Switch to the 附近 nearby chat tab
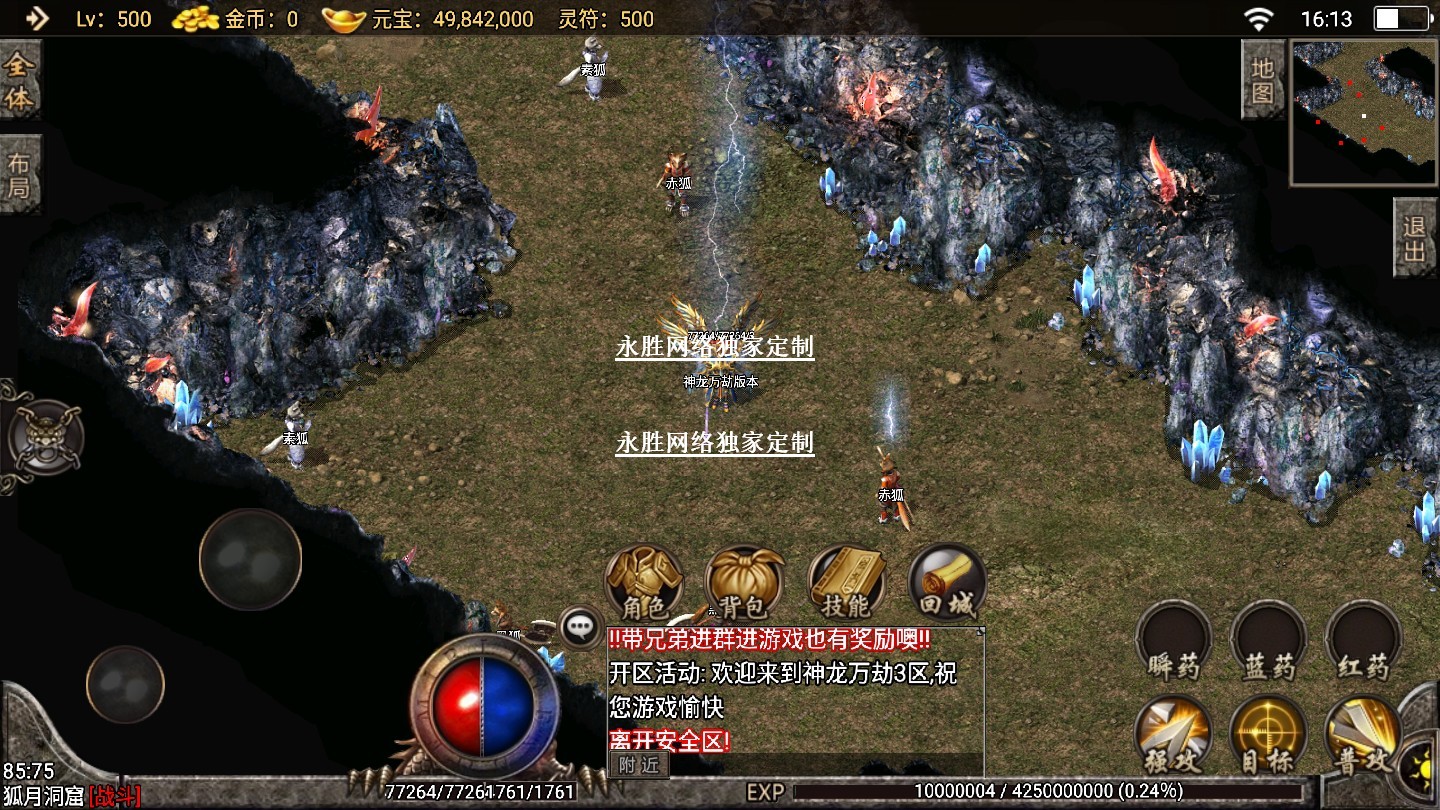 [638, 764]
